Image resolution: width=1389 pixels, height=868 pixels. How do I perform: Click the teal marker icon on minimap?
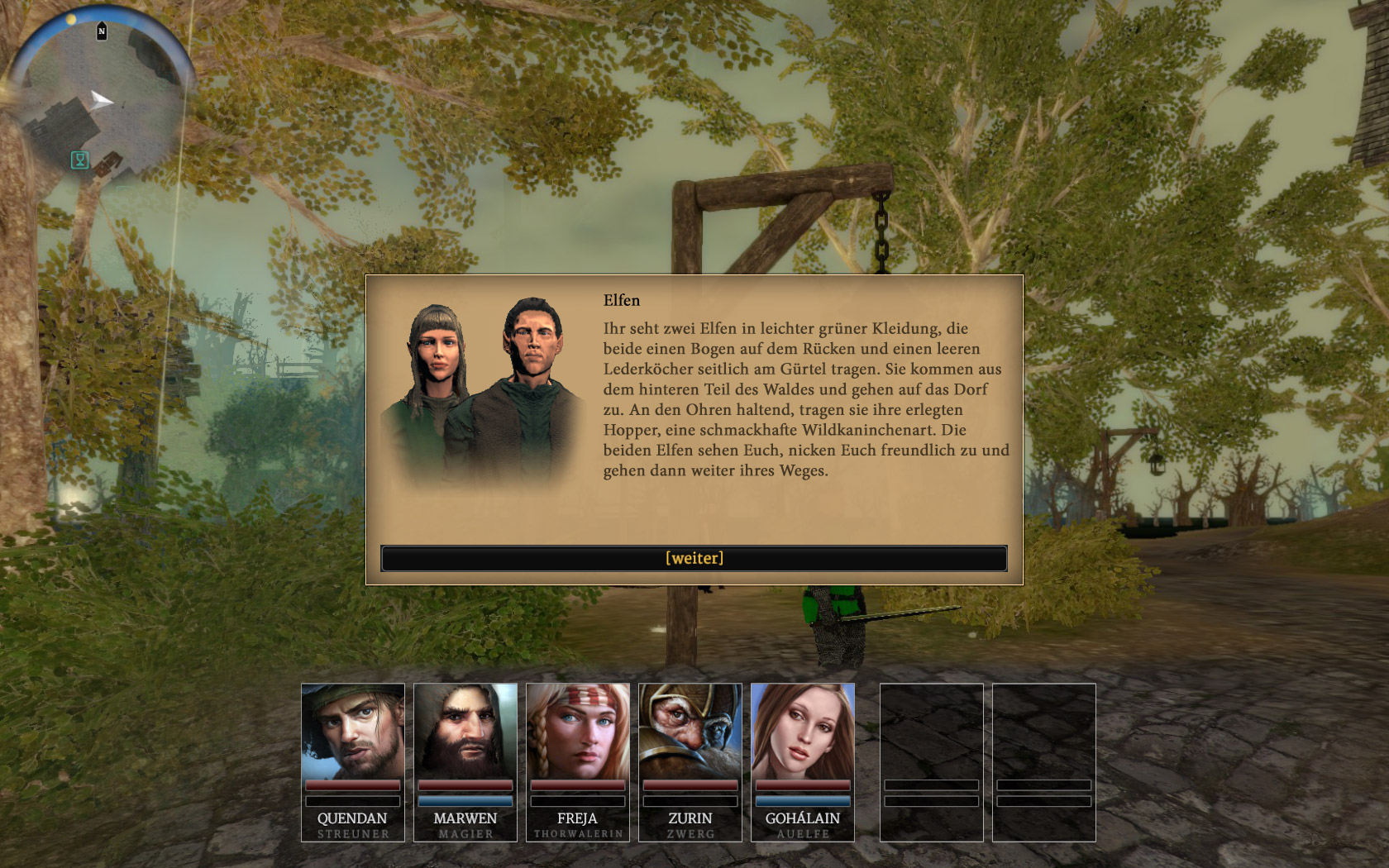click(80, 160)
